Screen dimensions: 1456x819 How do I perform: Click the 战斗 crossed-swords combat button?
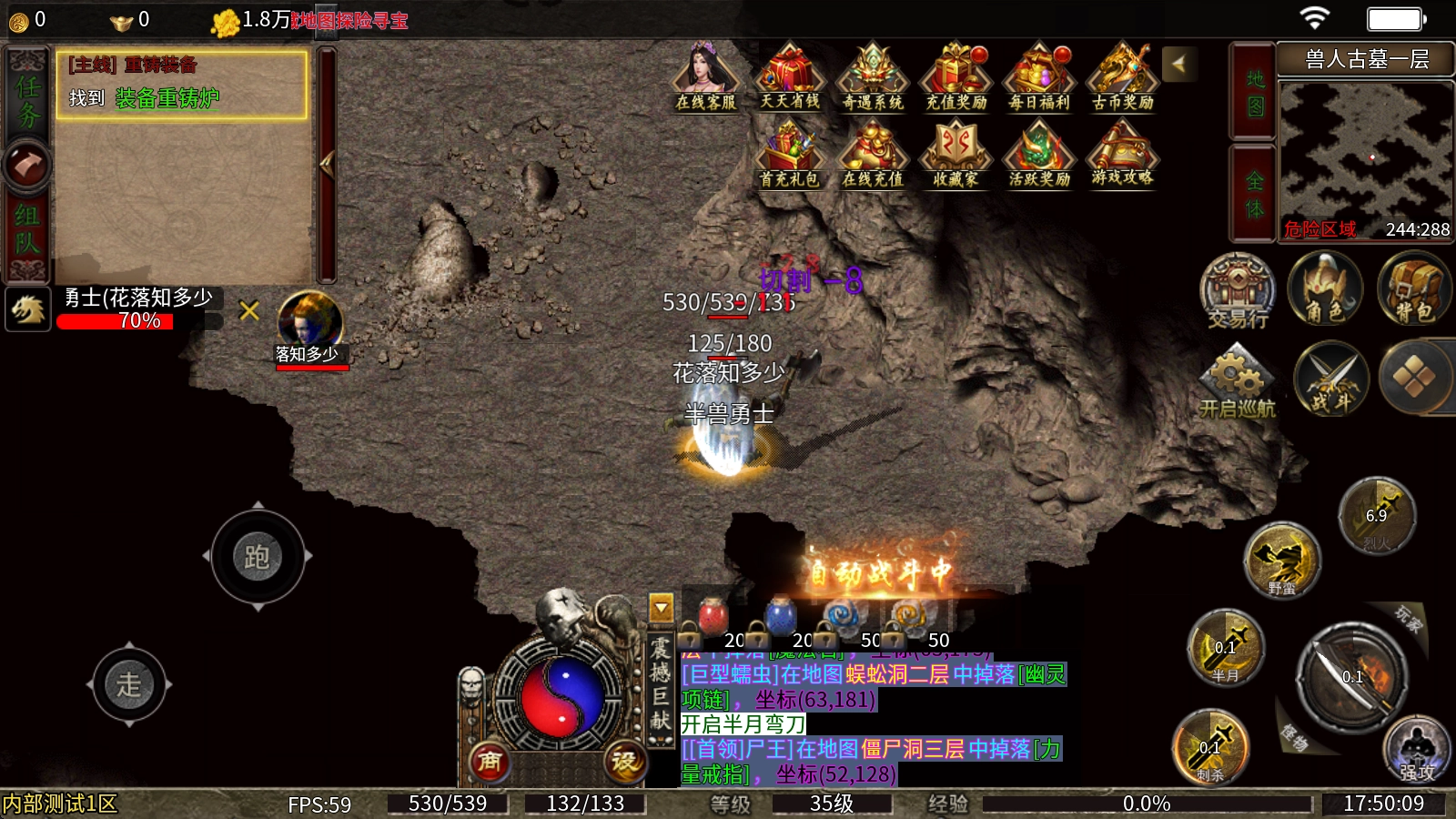[1331, 378]
